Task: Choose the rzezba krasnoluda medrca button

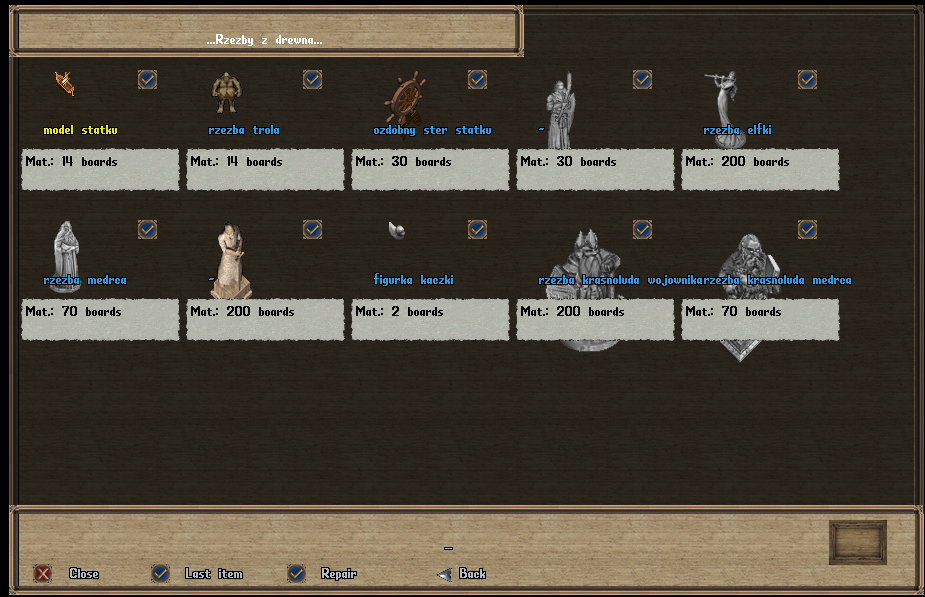Action: point(807,229)
